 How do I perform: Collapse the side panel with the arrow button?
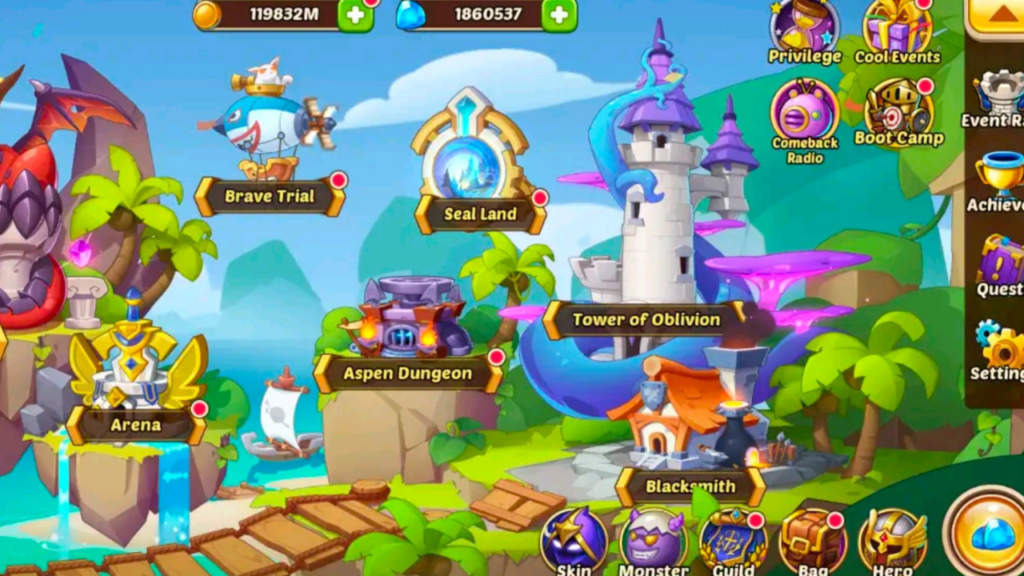tap(999, 15)
